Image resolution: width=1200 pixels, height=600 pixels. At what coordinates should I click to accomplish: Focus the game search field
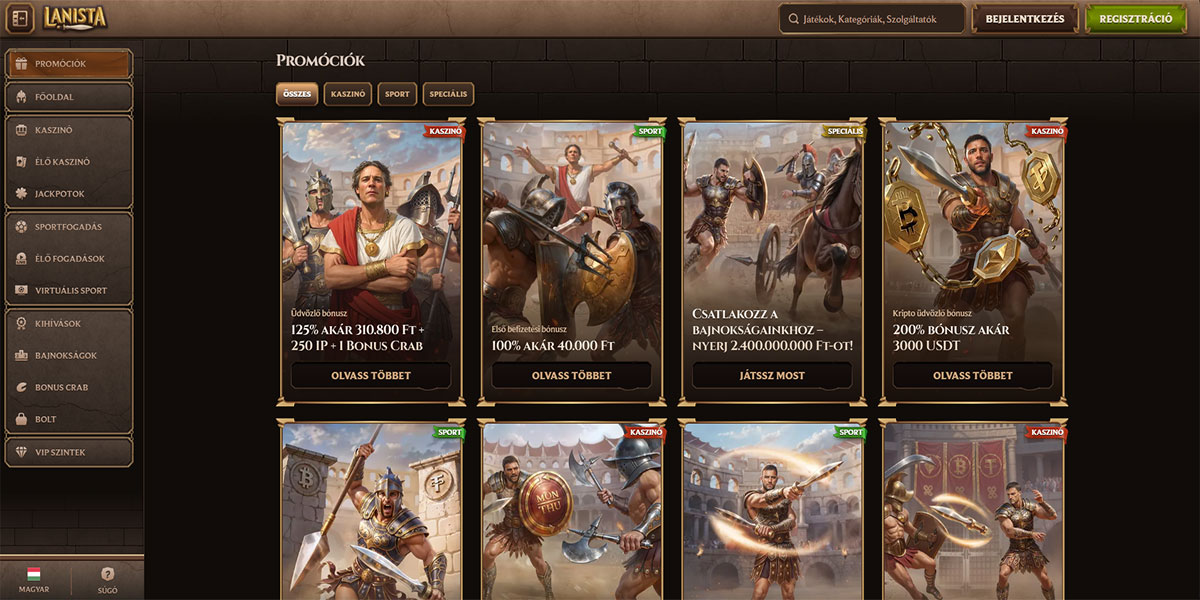pyautogui.click(x=870, y=18)
